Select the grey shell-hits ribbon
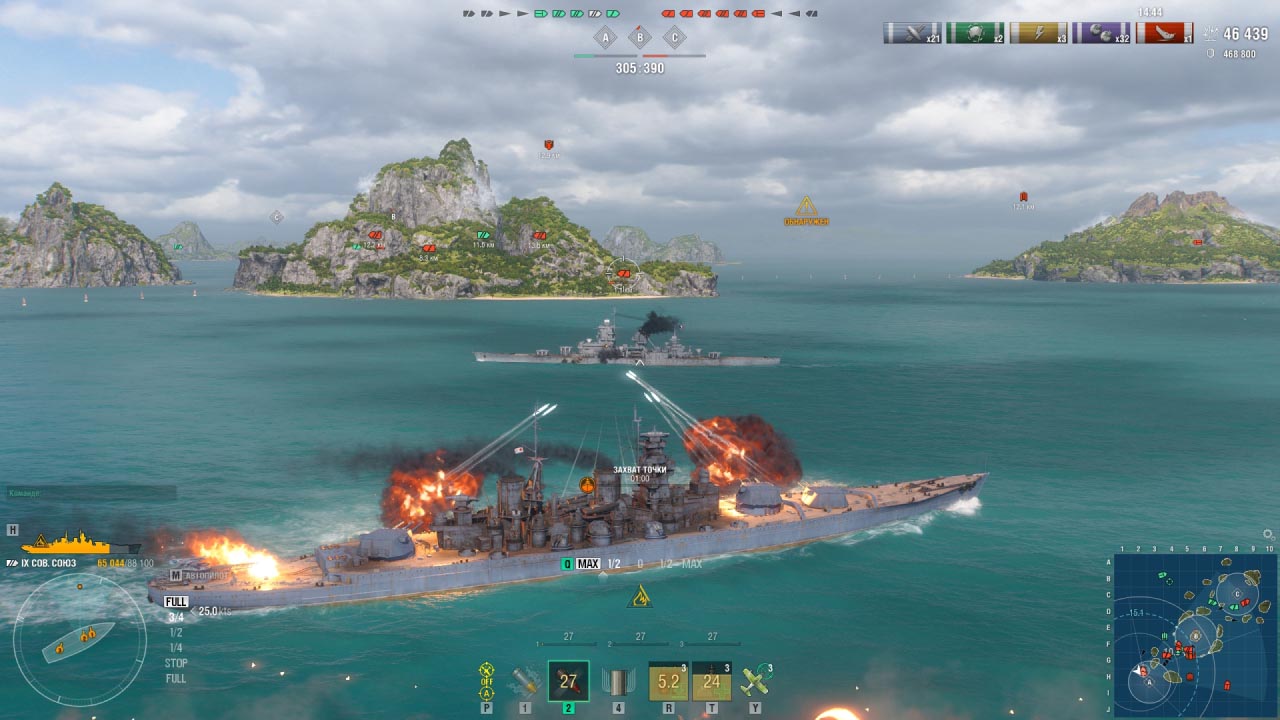This screenshot has width=1280, height=720. 912,33
